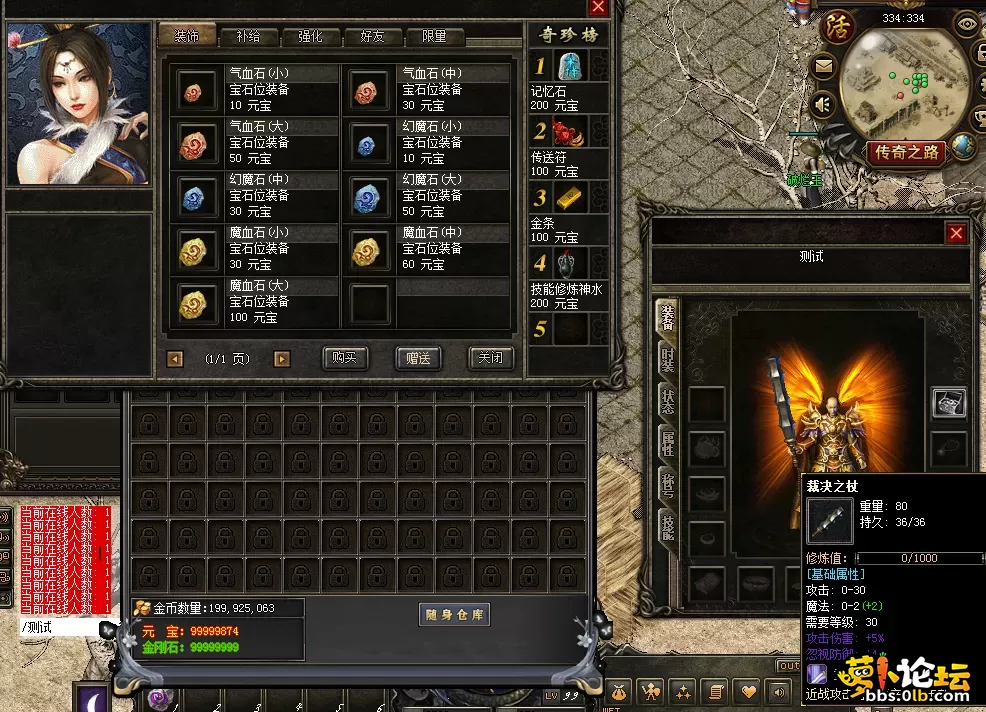
Task: Click the 传奇之路 button under the minimap
Action: click(907, 152)
